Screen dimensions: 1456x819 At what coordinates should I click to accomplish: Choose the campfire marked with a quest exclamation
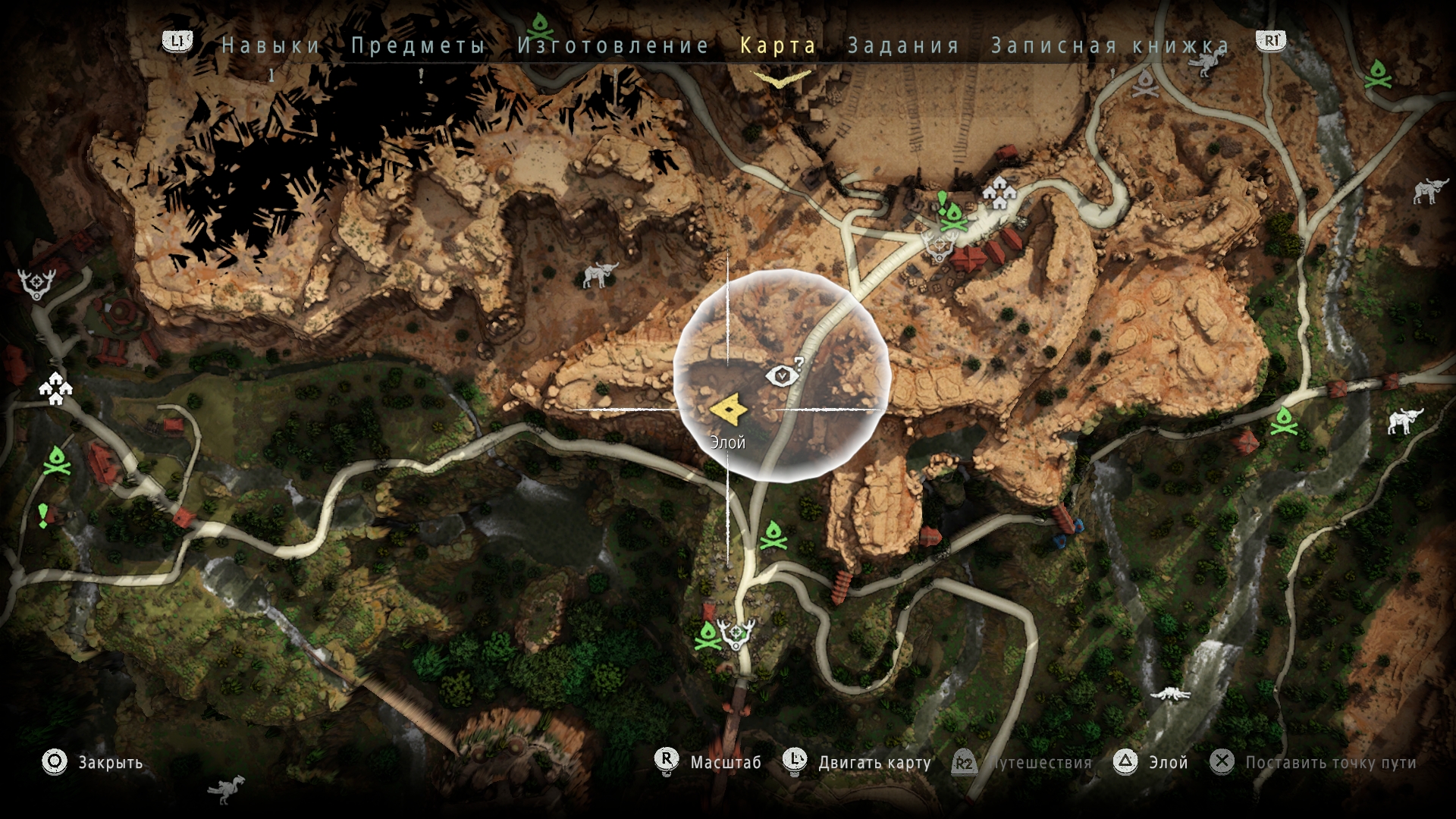pyautogui.click(x=953, y=216)
